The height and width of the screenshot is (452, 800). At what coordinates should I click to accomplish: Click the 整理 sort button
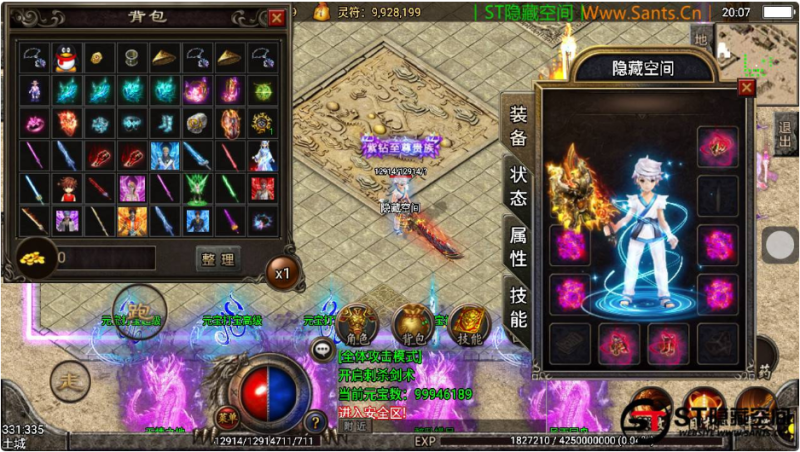click(218, 259)
